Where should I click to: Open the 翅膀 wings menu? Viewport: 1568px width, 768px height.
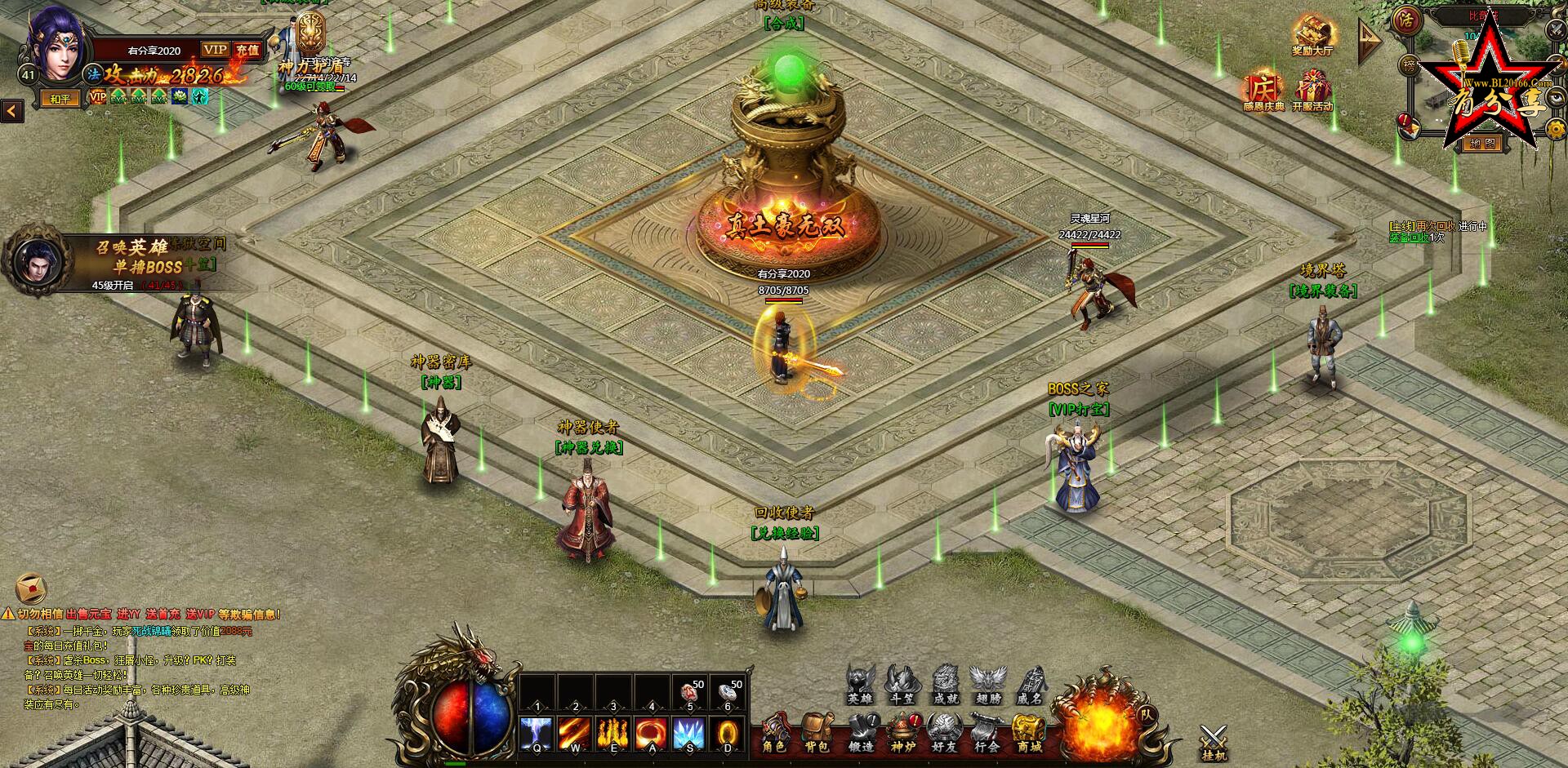coord(988,684)
